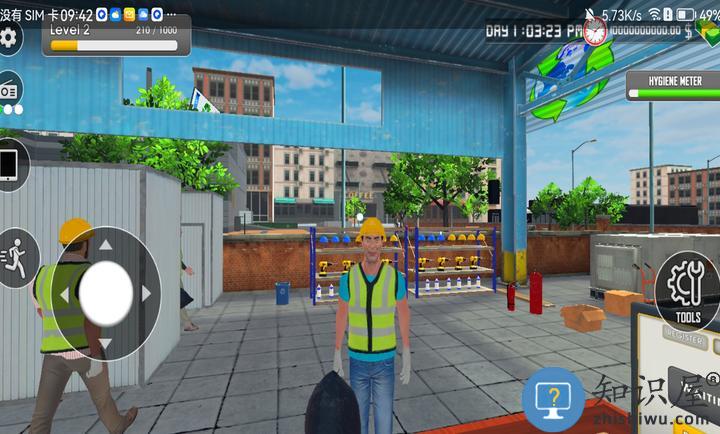The image size is (720, 434).
Task: Click the alarm clock time icon
Action: click(x=595, y=31)
